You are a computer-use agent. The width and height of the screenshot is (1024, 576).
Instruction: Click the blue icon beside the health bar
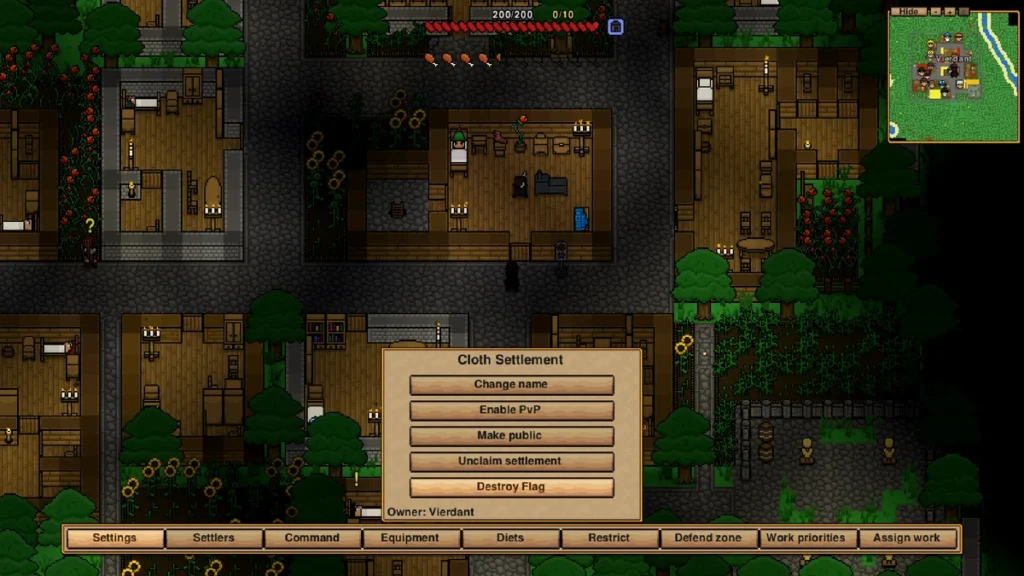616,27
